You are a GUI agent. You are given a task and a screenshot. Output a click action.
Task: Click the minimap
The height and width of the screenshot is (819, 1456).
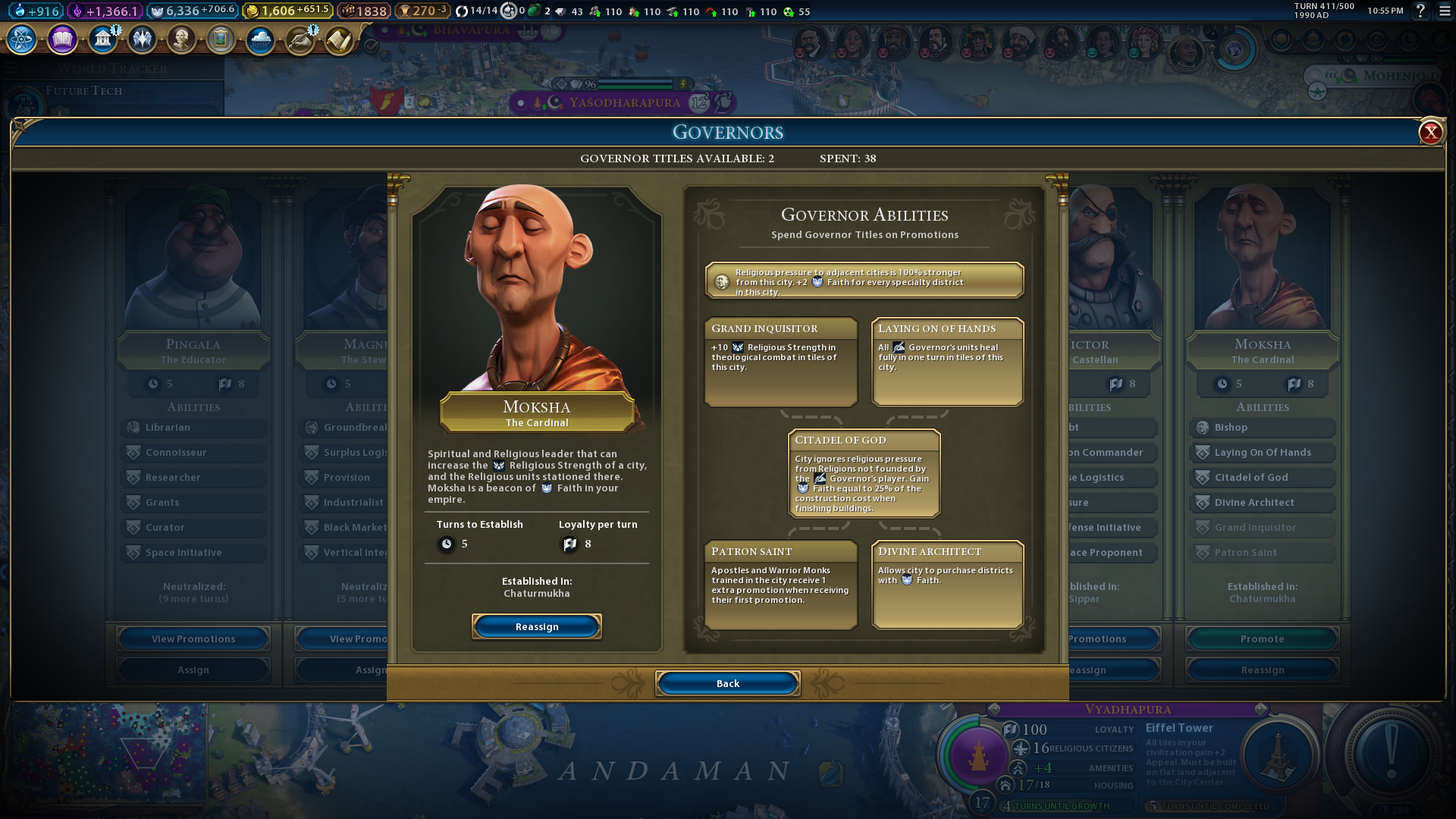click(106, 755)
